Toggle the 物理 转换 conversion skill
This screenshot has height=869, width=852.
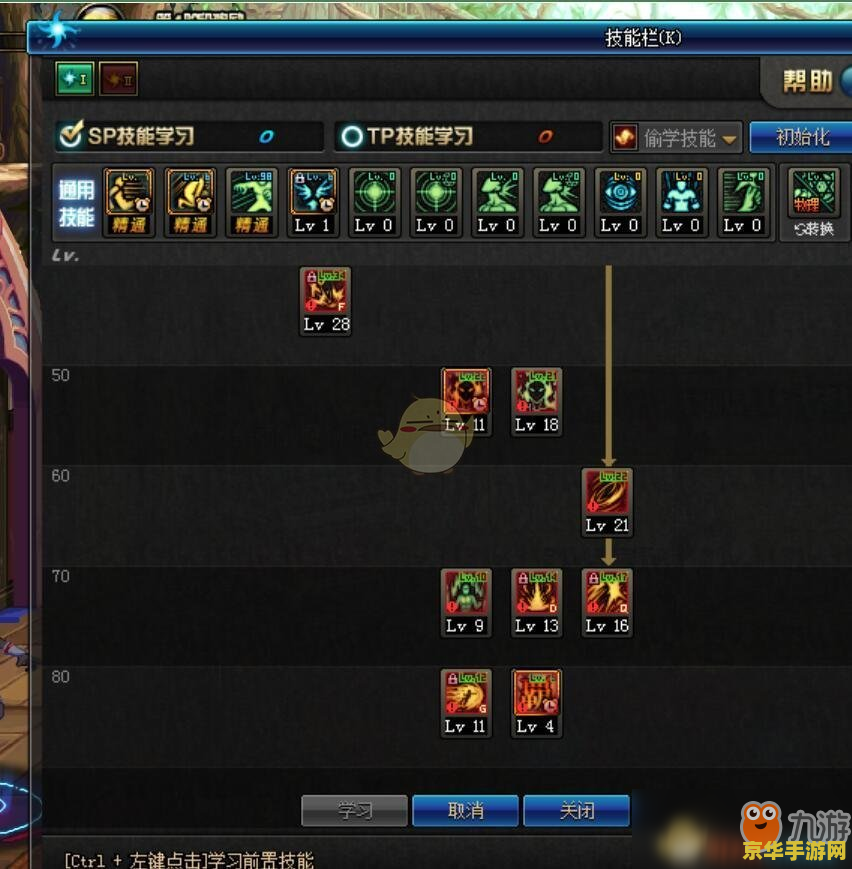pos(813,194)
